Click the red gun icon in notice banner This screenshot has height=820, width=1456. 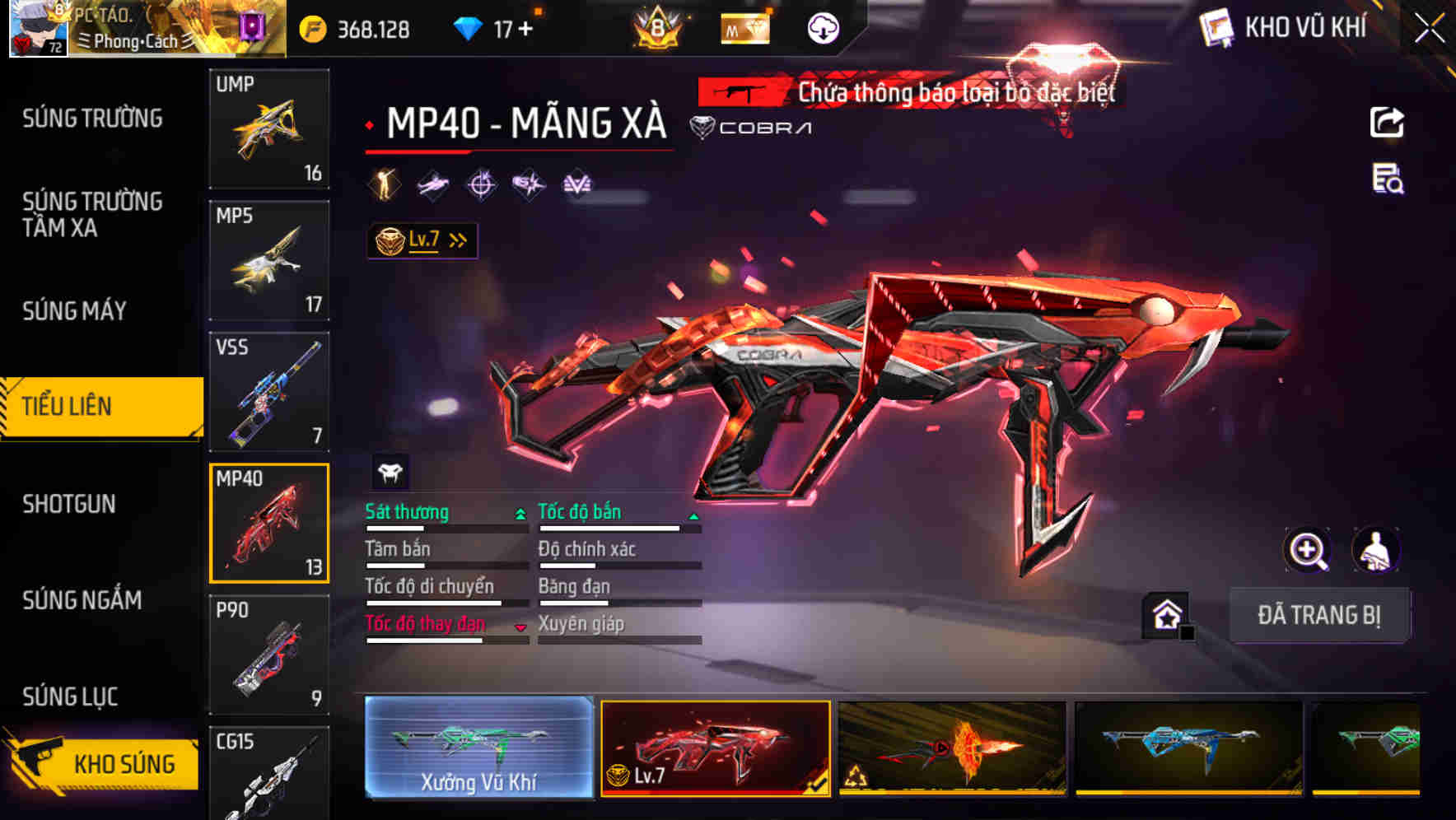point(740,93)
